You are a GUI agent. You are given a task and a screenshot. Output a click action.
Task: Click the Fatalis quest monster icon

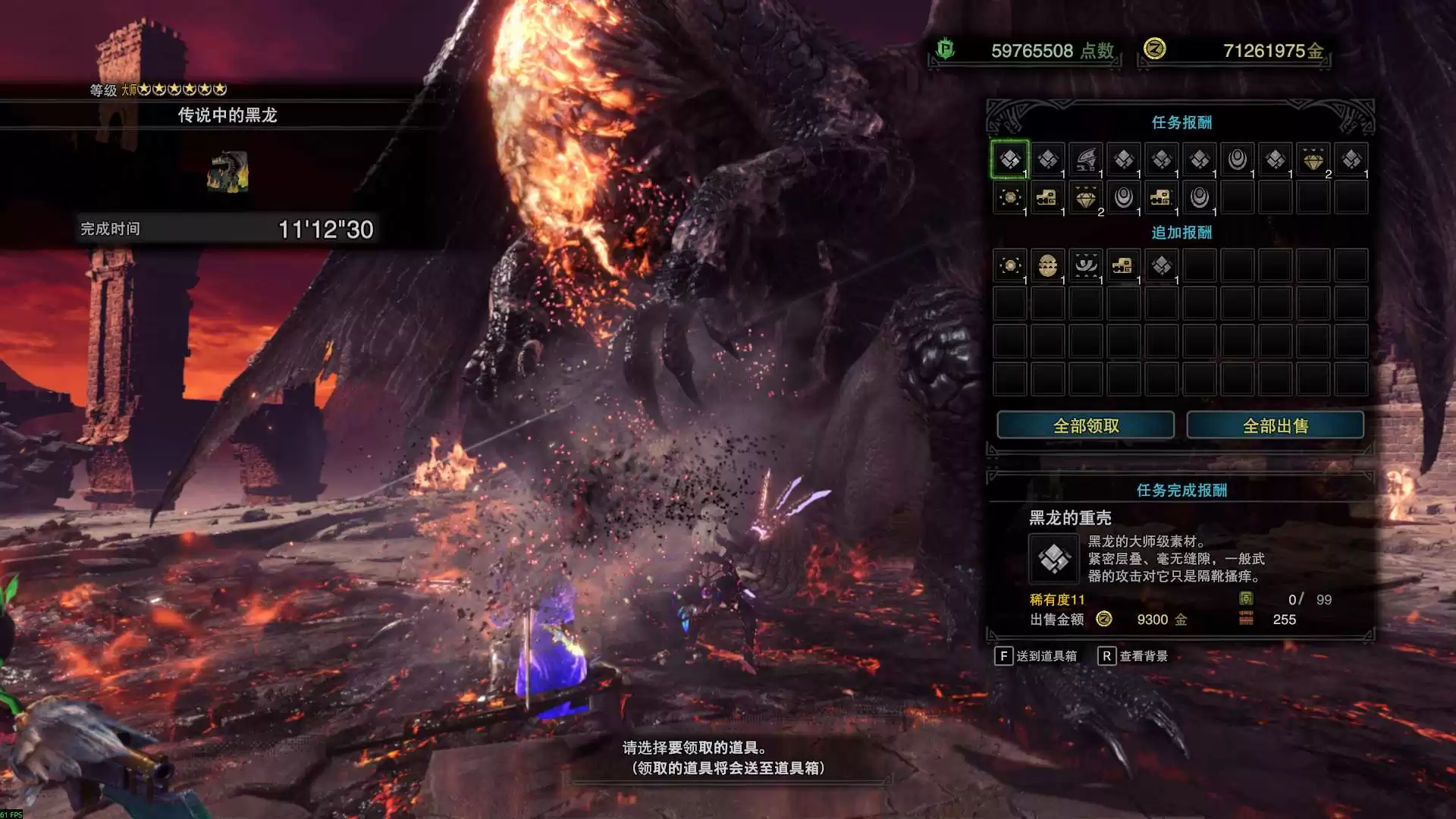coord(227,172)
